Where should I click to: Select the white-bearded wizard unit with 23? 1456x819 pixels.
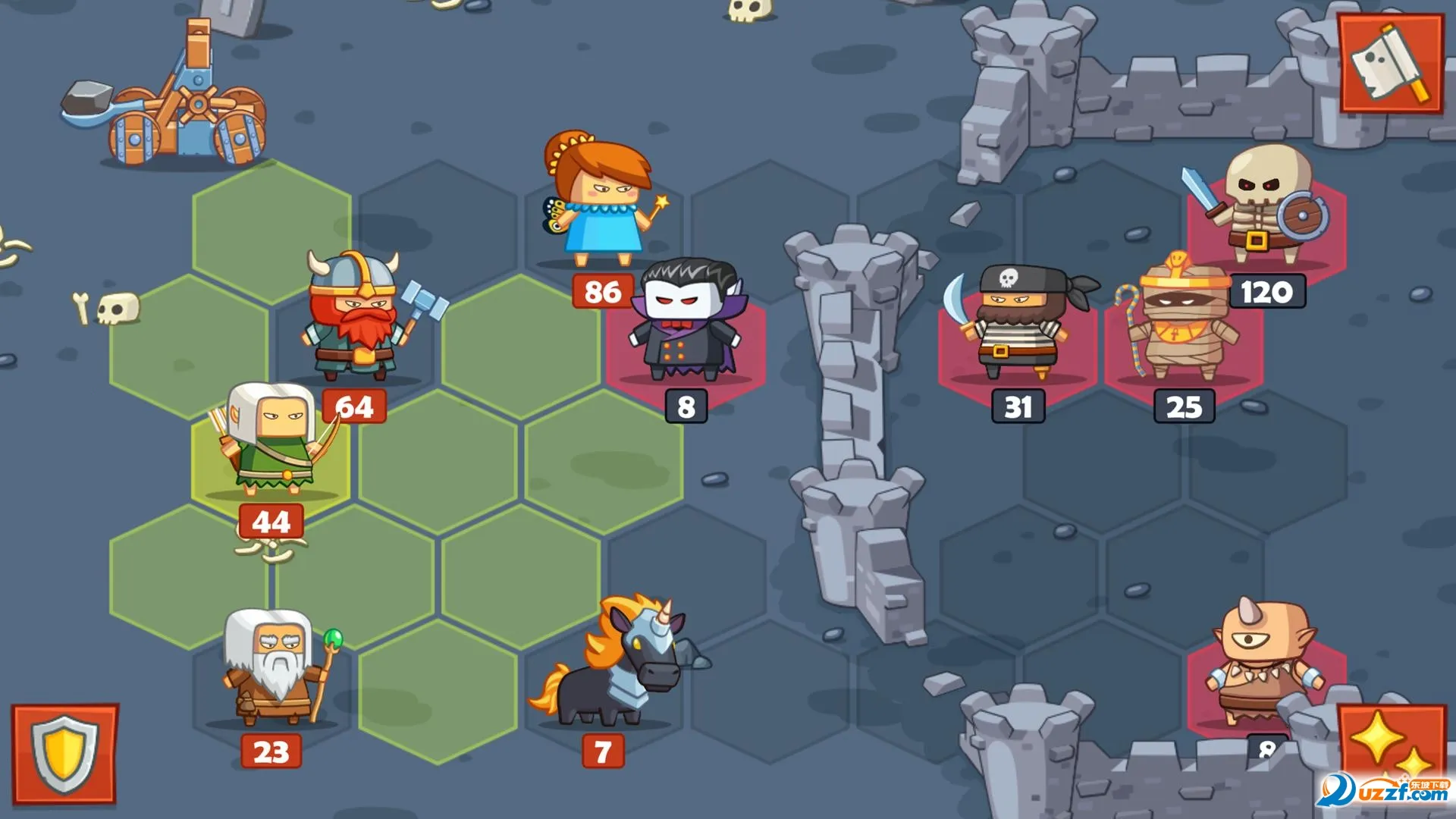coord(273,667)
